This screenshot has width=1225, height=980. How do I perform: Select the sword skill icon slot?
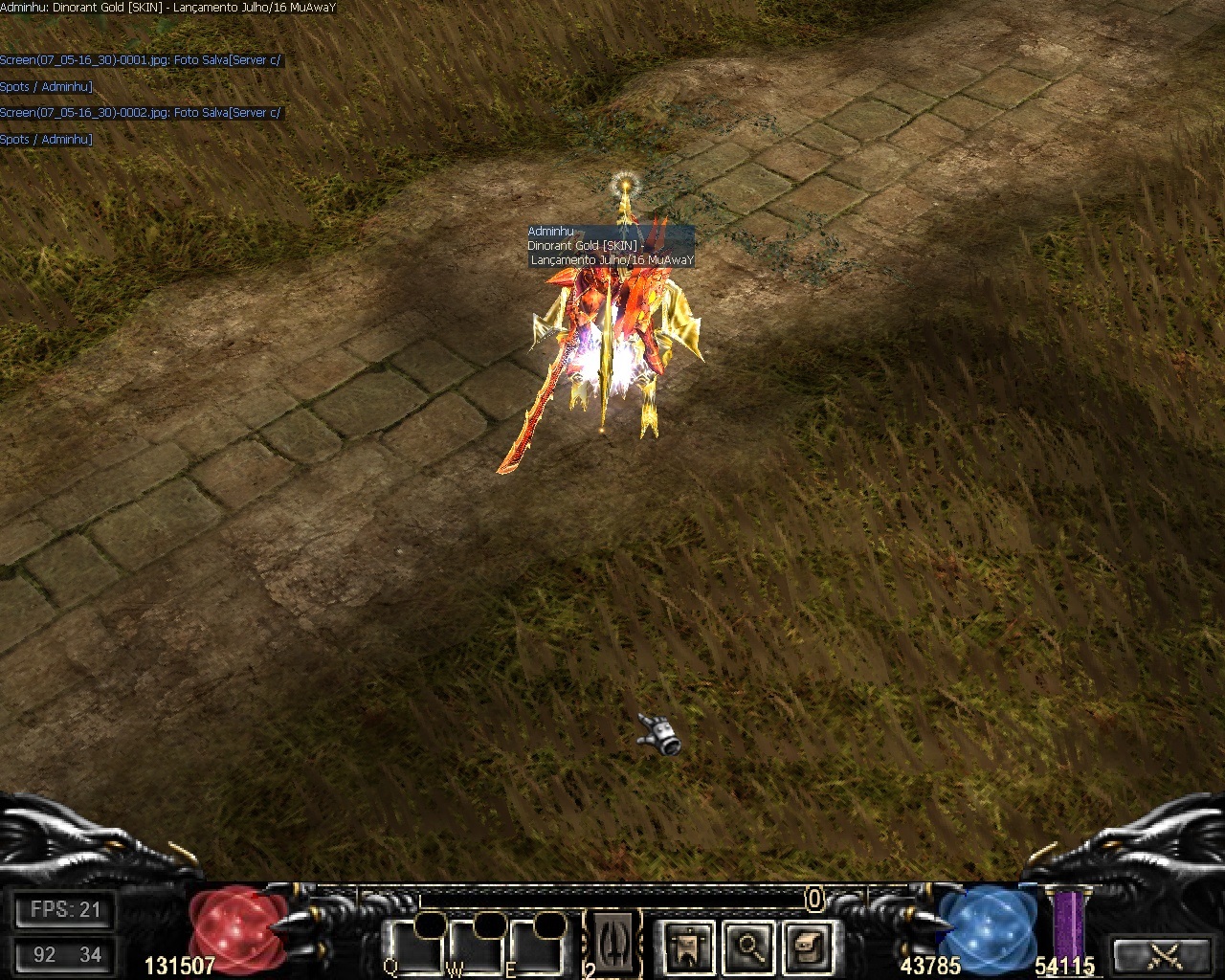(615, 943)
